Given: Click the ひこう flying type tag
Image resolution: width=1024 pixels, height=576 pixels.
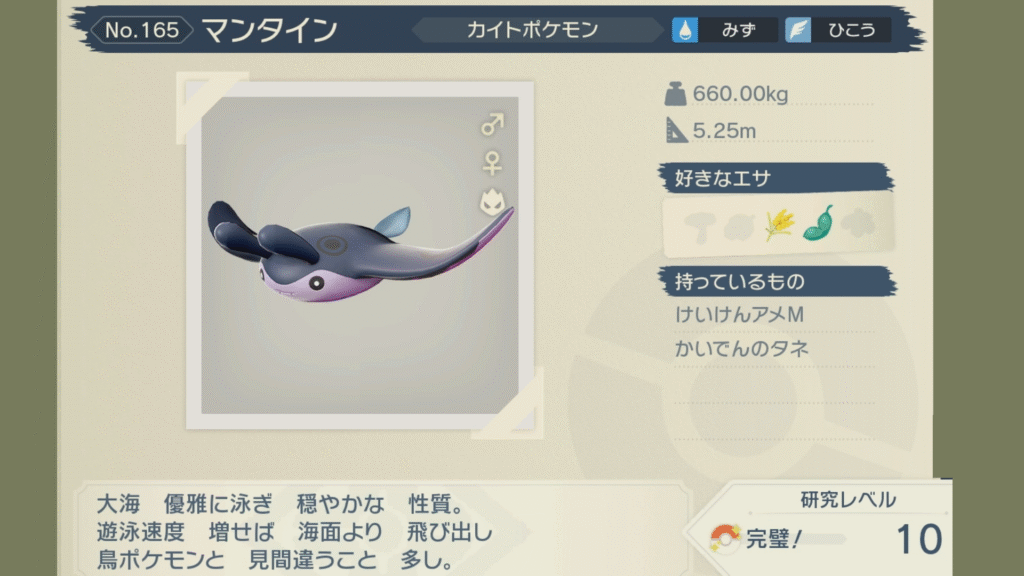Looking at the screenshot, I should pyautogui.click(x=836, y=30).
